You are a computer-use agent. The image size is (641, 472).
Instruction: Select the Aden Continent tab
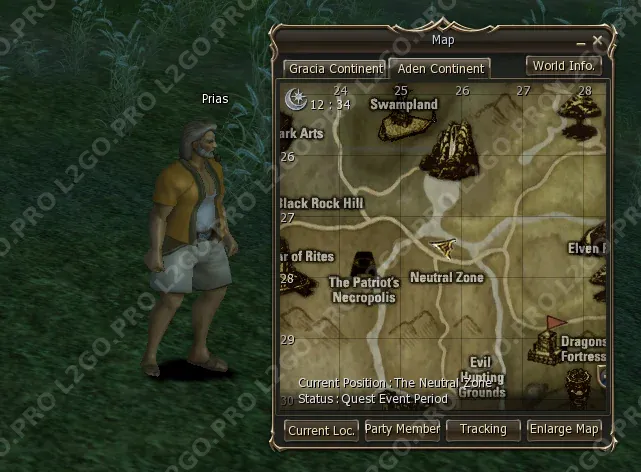[439, 69]
